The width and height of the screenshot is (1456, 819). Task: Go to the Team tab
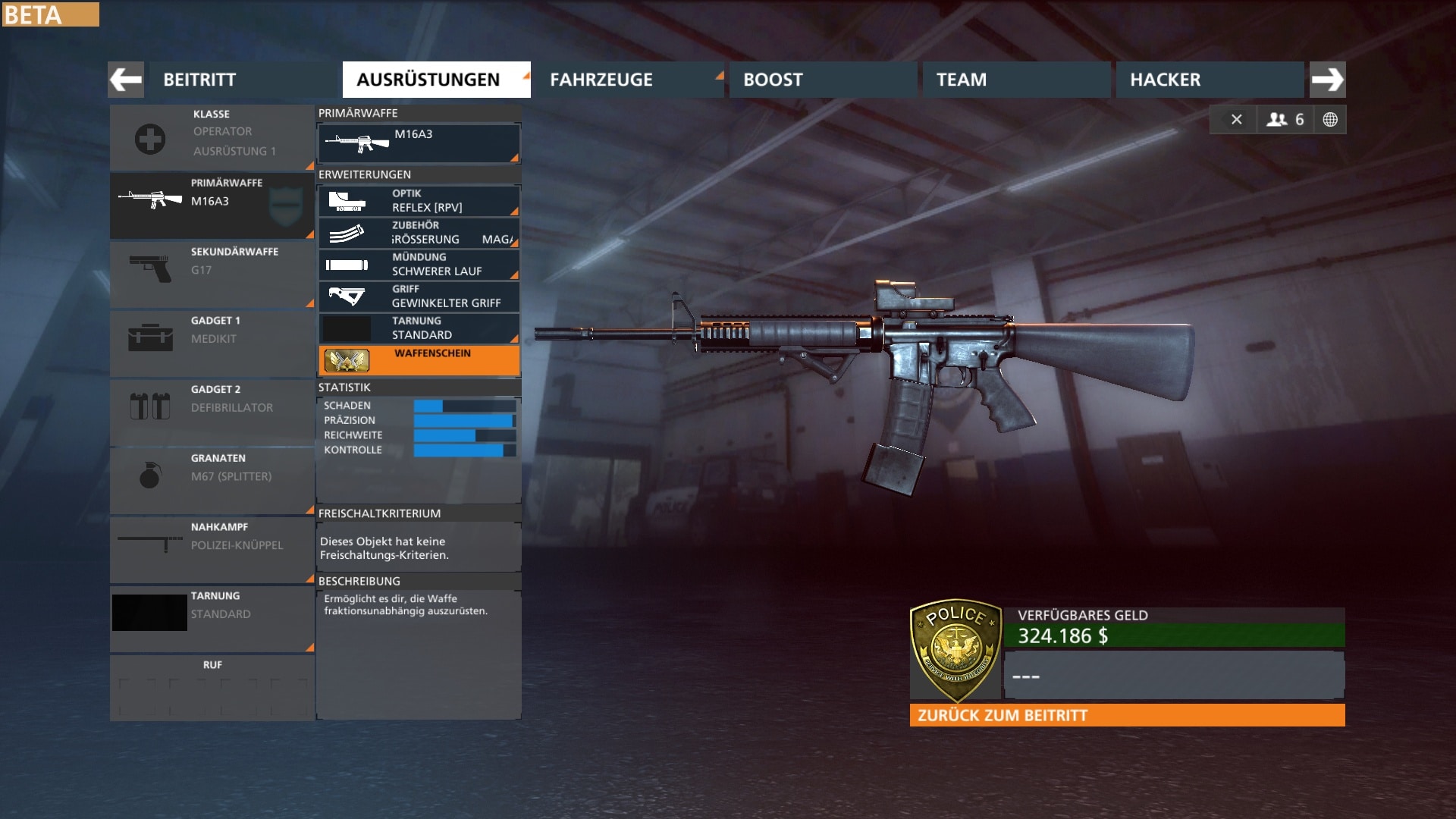pos(1015,80)
